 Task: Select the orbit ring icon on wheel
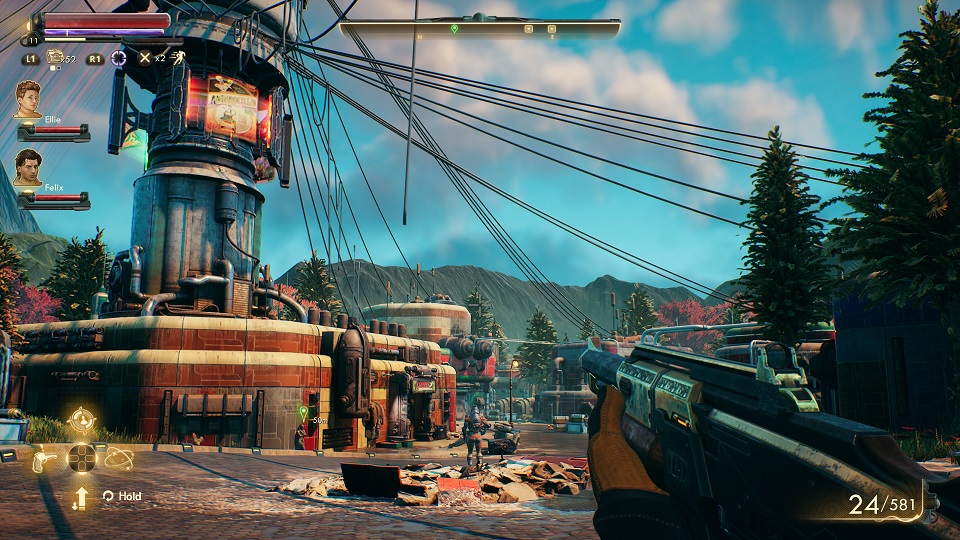(x=119, y=458)
